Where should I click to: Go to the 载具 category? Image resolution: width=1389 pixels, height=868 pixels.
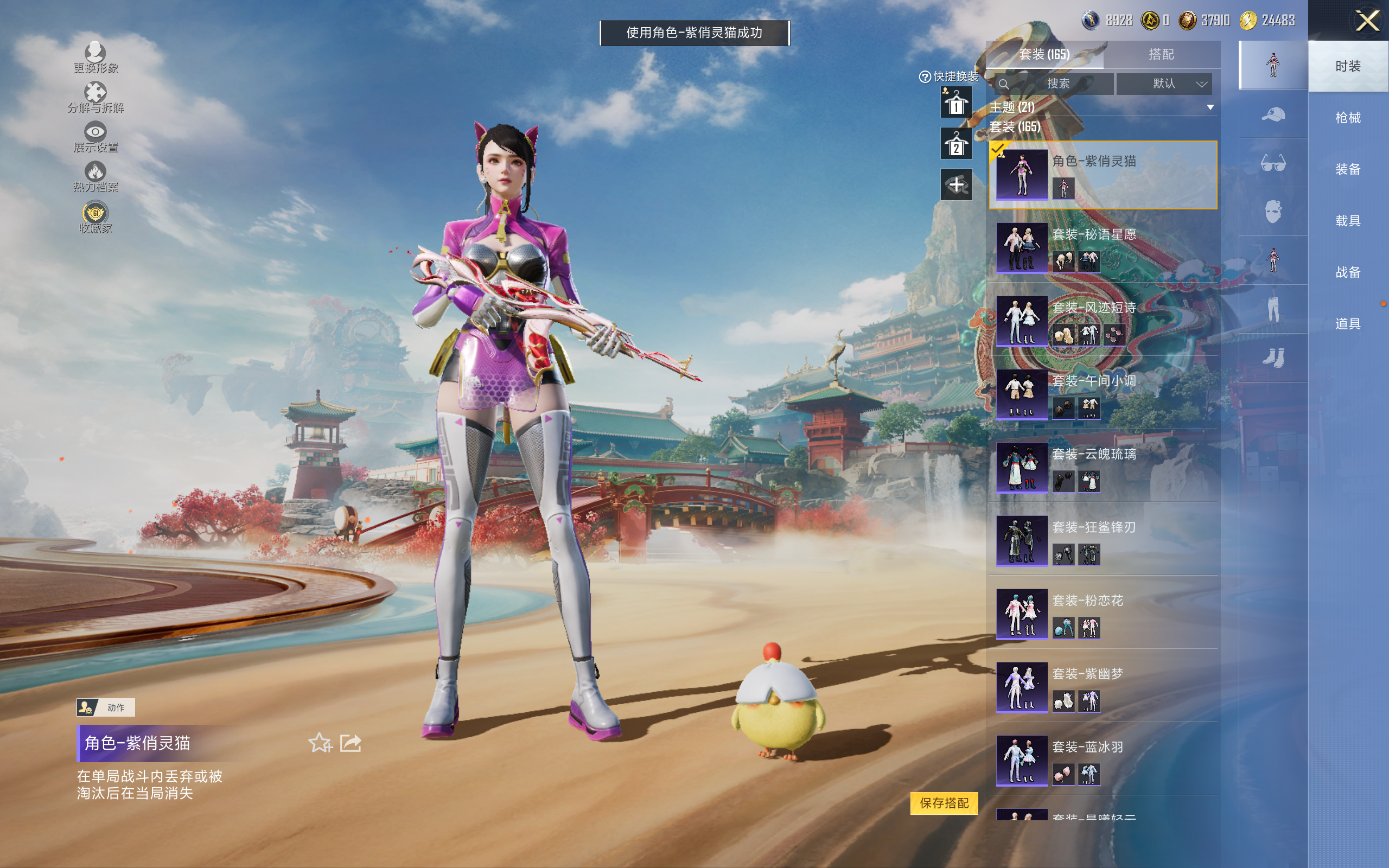[x=1347, y=221]
